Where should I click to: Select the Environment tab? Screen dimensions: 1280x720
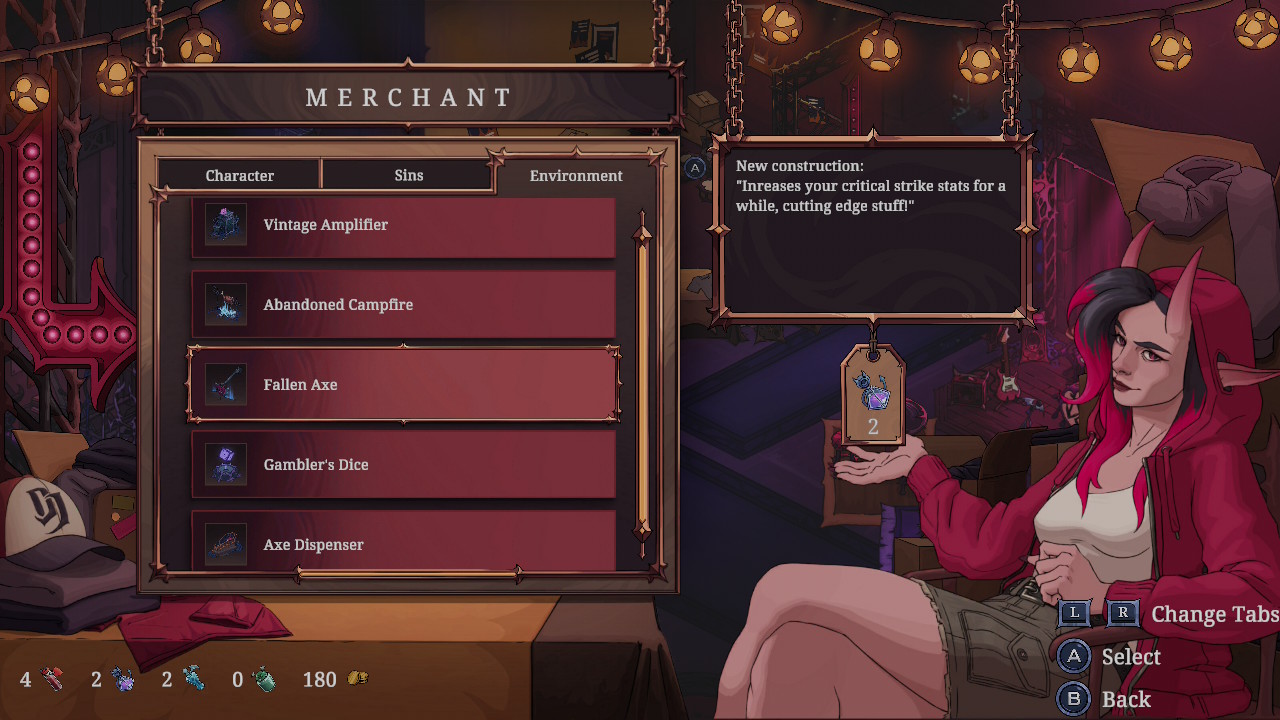[576, 175]
